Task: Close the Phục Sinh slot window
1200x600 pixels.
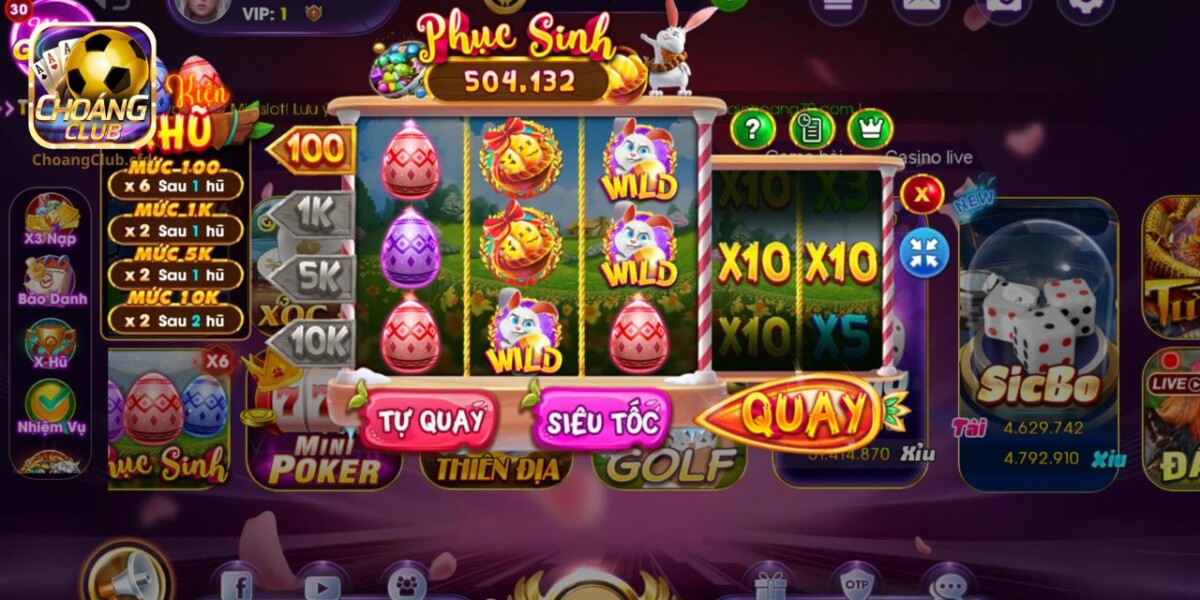Action: coord(921,194)
